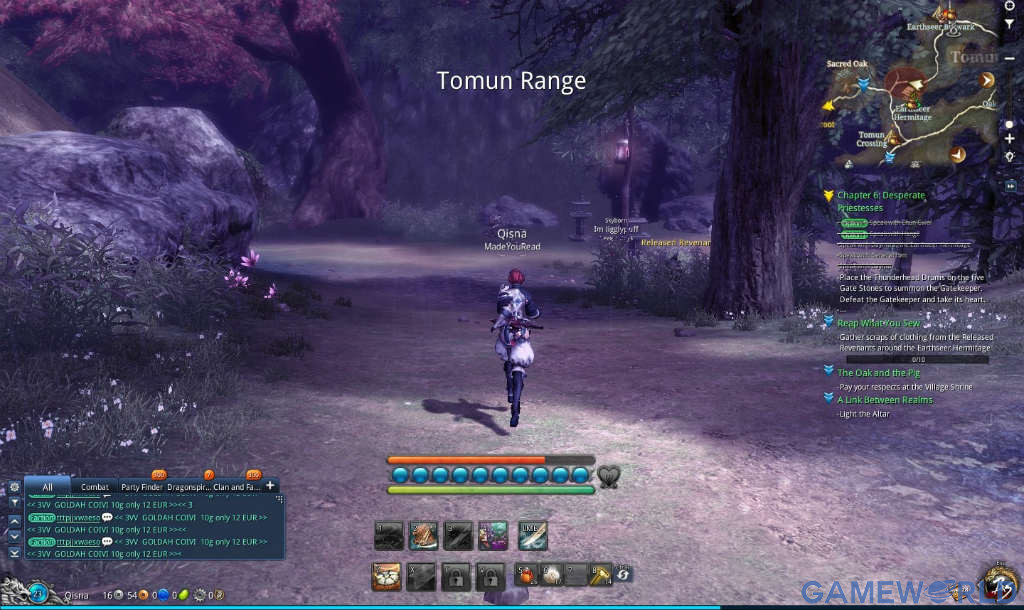The height and width of the screenshot is (610, 1024).
Task: Open the Party Finder chat tab
Action: point(143,487)
